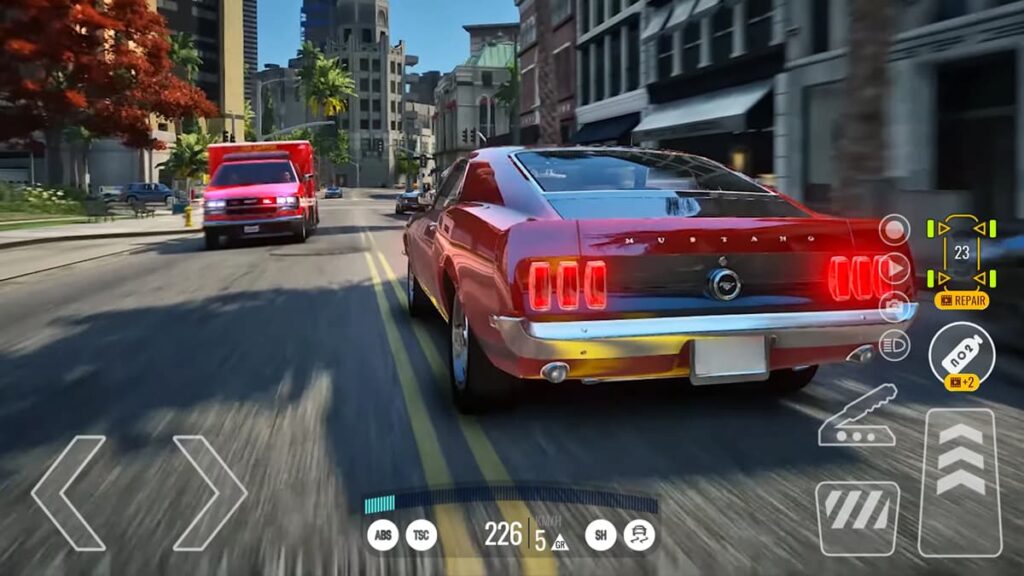Tap the gas pedal with chevrons
This screenshot has width=1024, height=576.
pos(960,482)
